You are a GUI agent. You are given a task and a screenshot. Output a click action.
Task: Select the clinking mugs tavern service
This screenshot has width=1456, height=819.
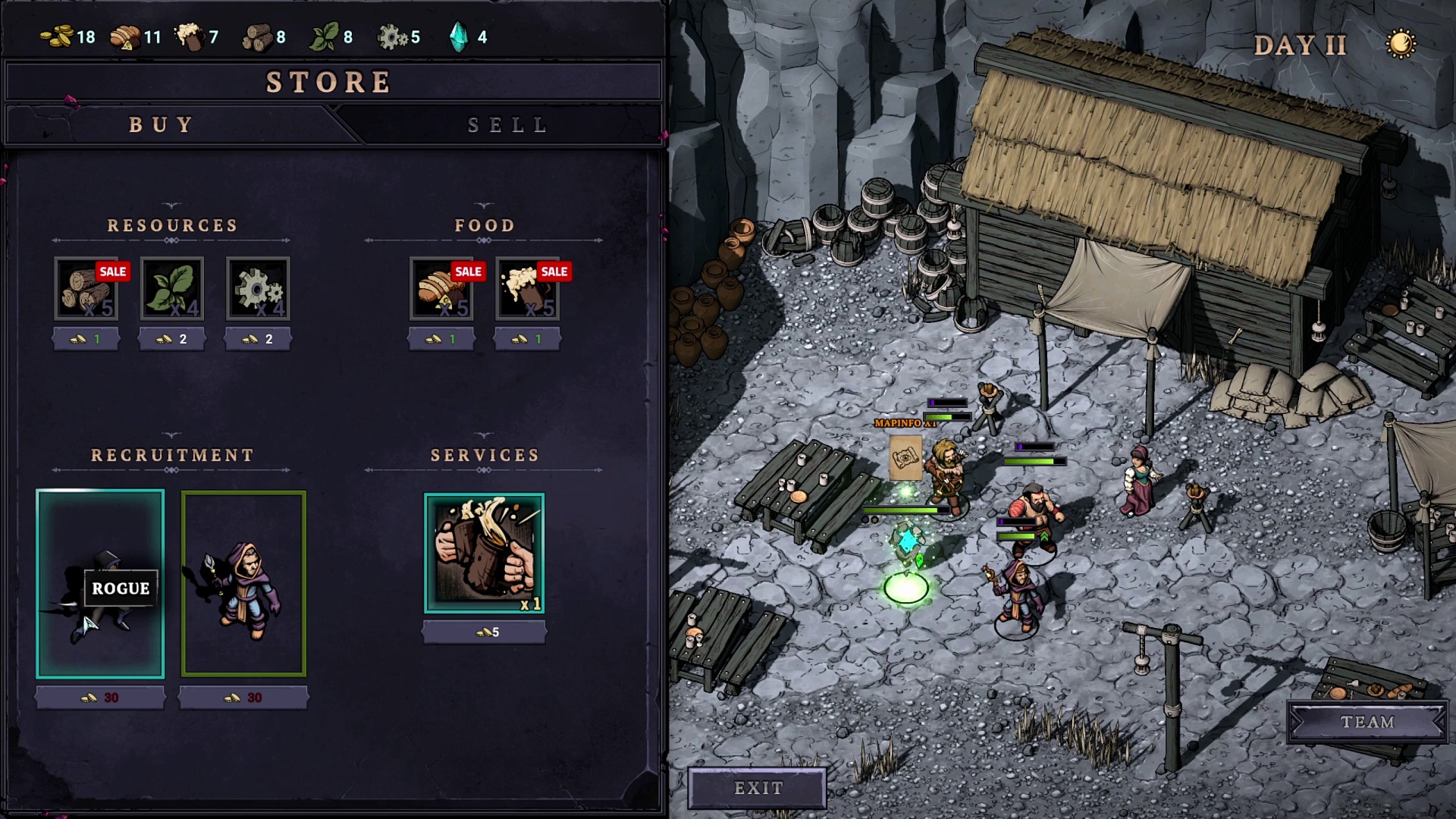(x=485, y=553)
